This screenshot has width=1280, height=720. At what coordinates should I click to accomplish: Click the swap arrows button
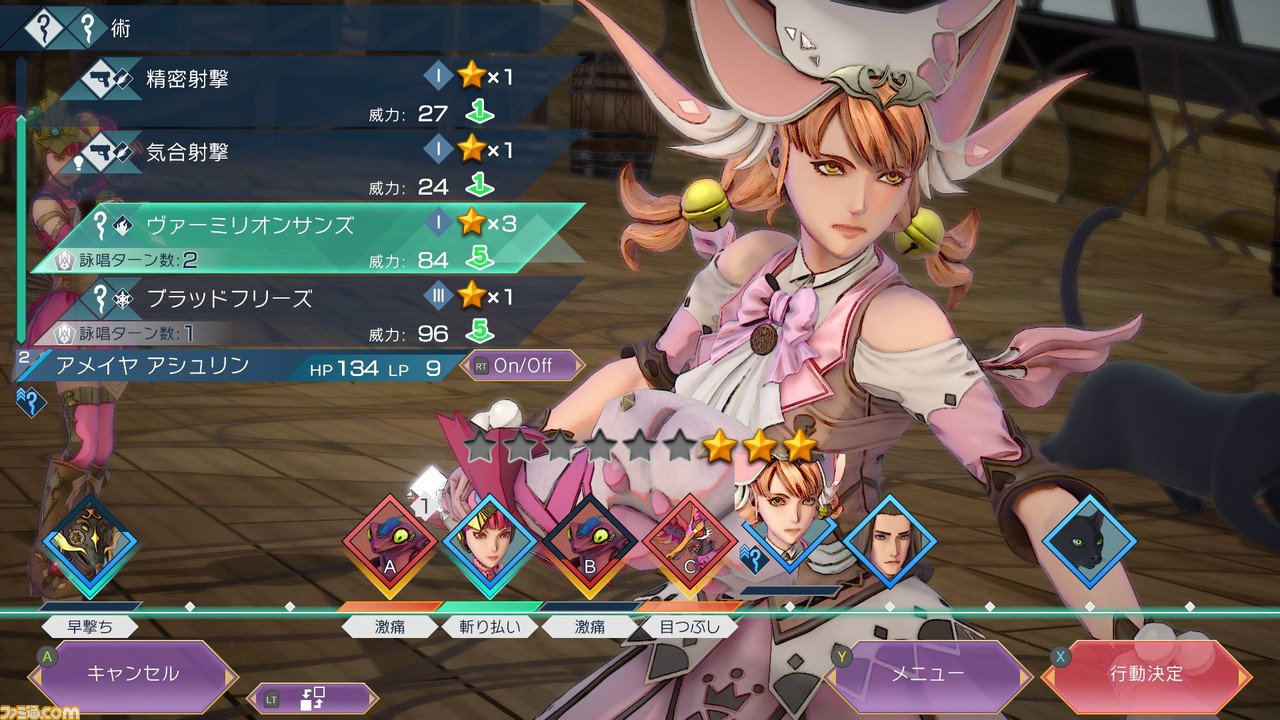click(x=314, y=697)
